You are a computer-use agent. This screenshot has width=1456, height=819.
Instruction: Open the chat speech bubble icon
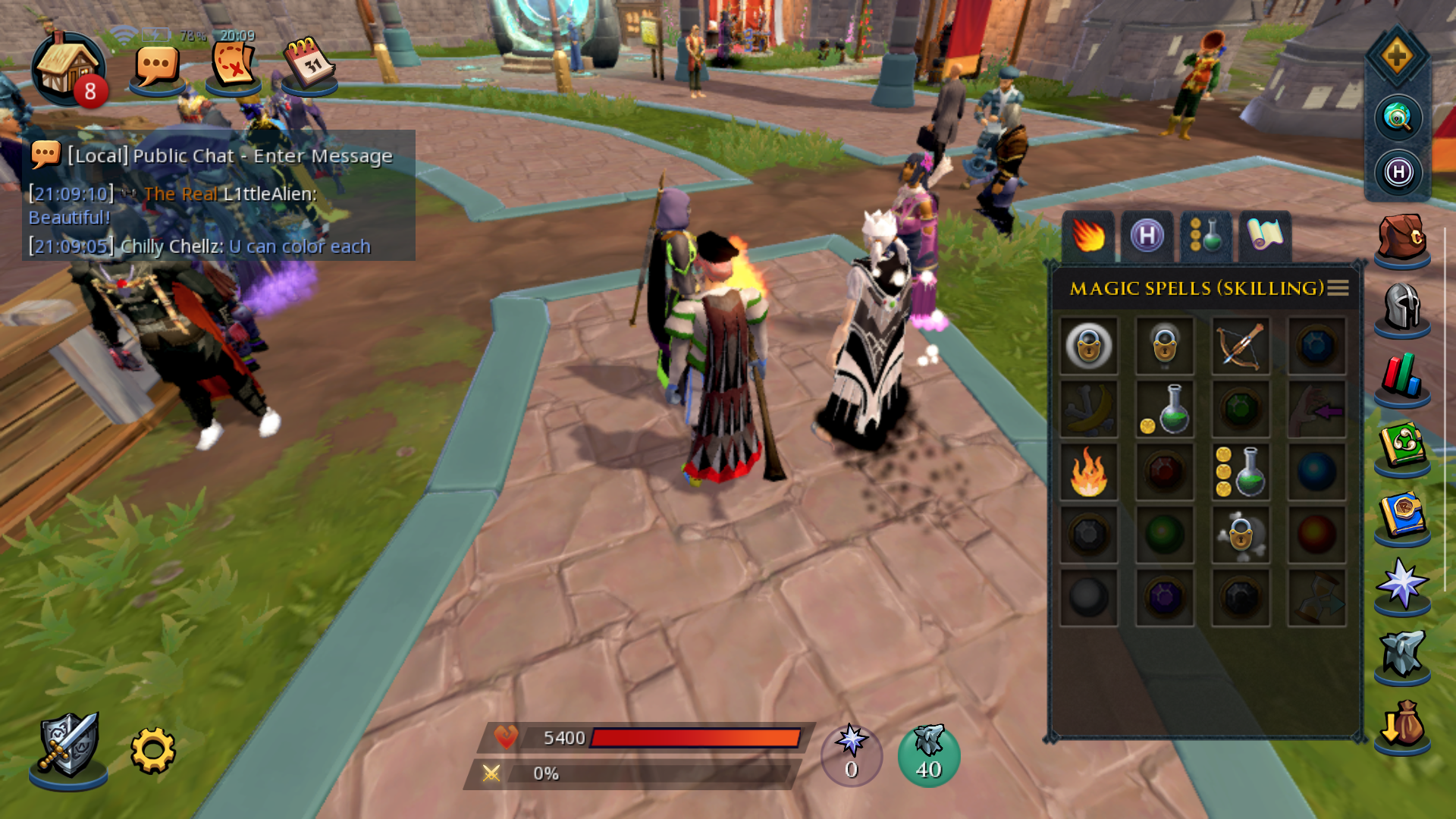[157, 68]
